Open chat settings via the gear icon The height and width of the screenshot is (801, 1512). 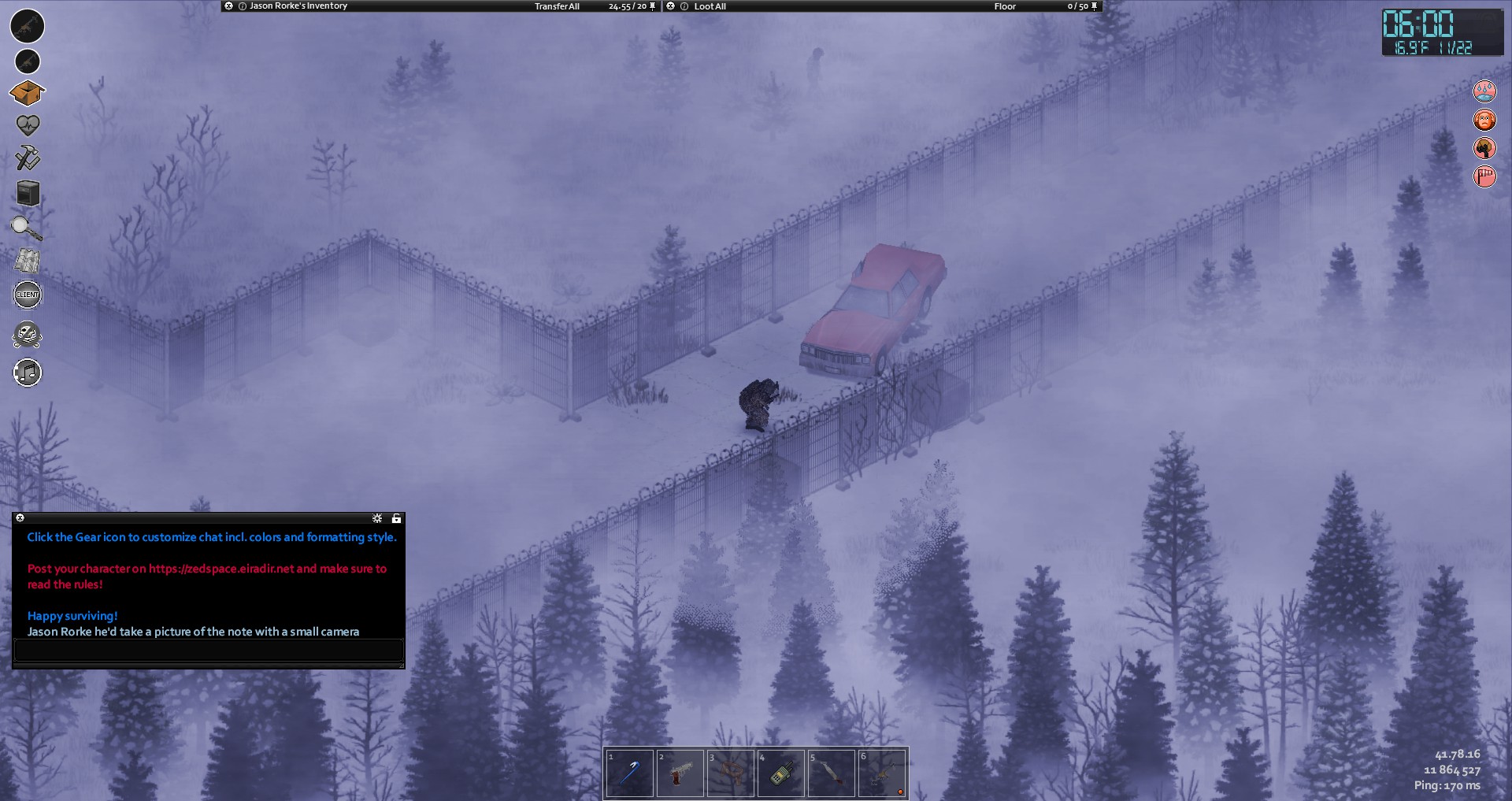377,518
